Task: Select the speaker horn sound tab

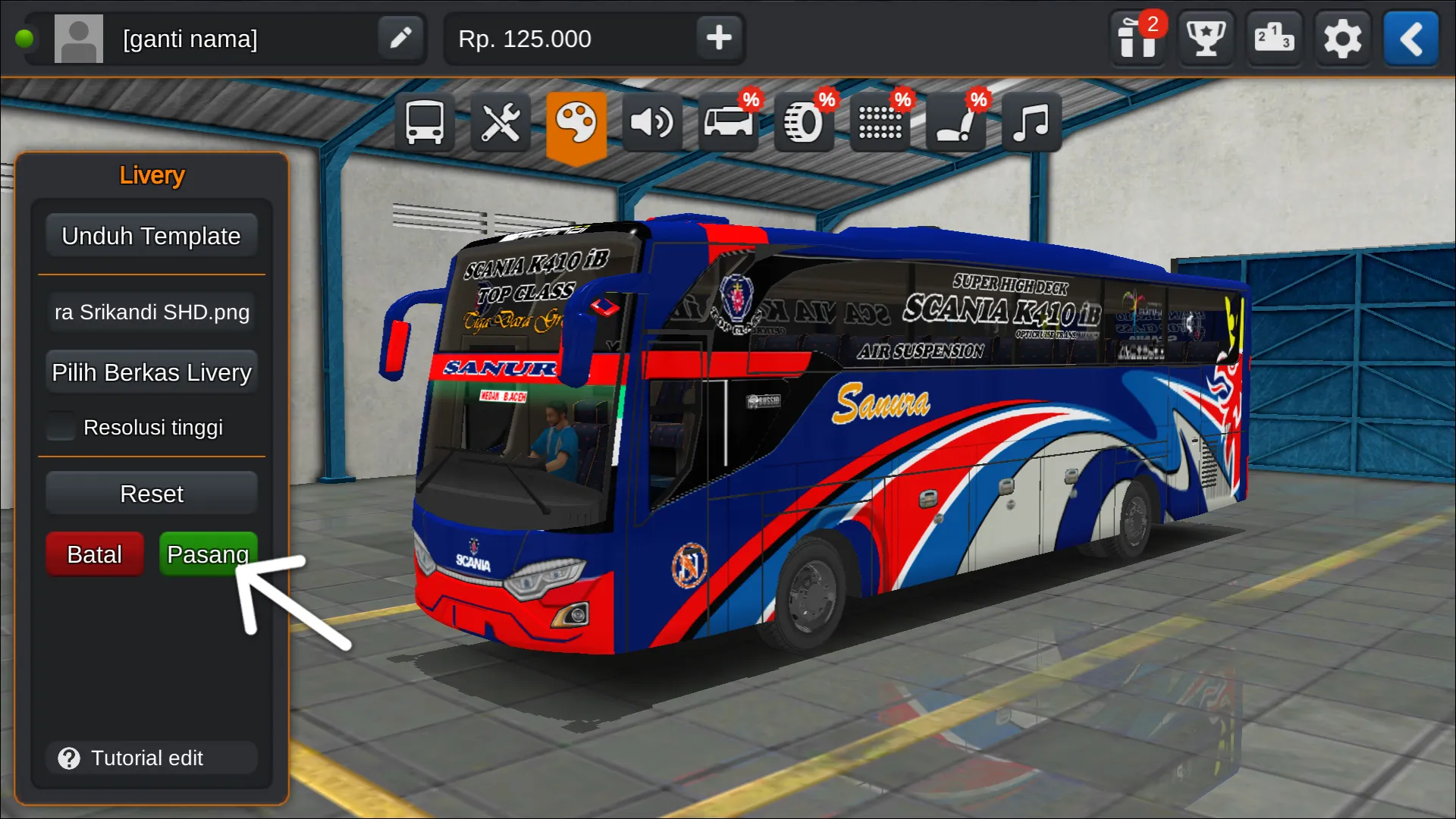Action: click(652, 122)
